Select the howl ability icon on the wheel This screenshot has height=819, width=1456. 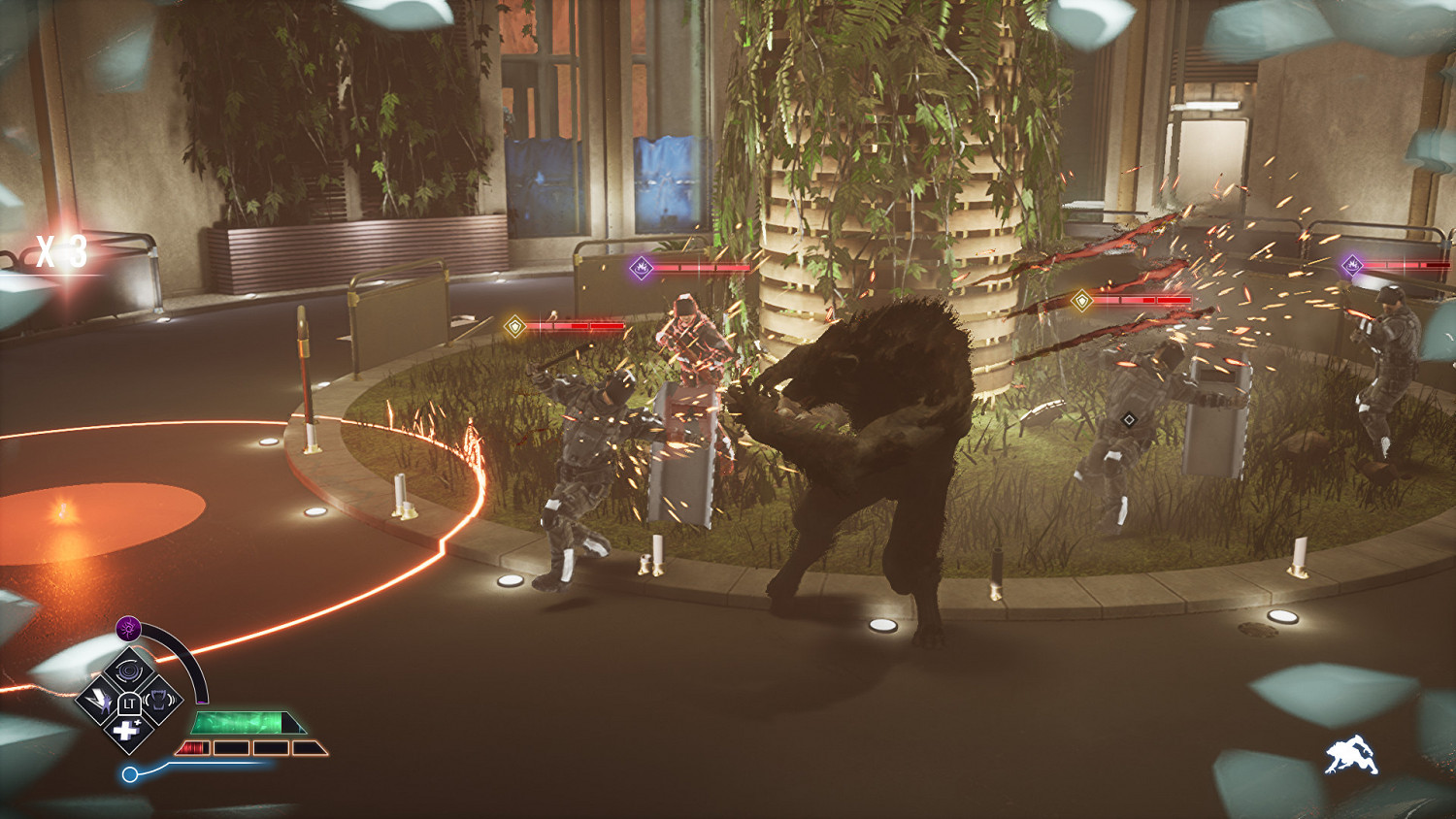(x=159, y=700)
